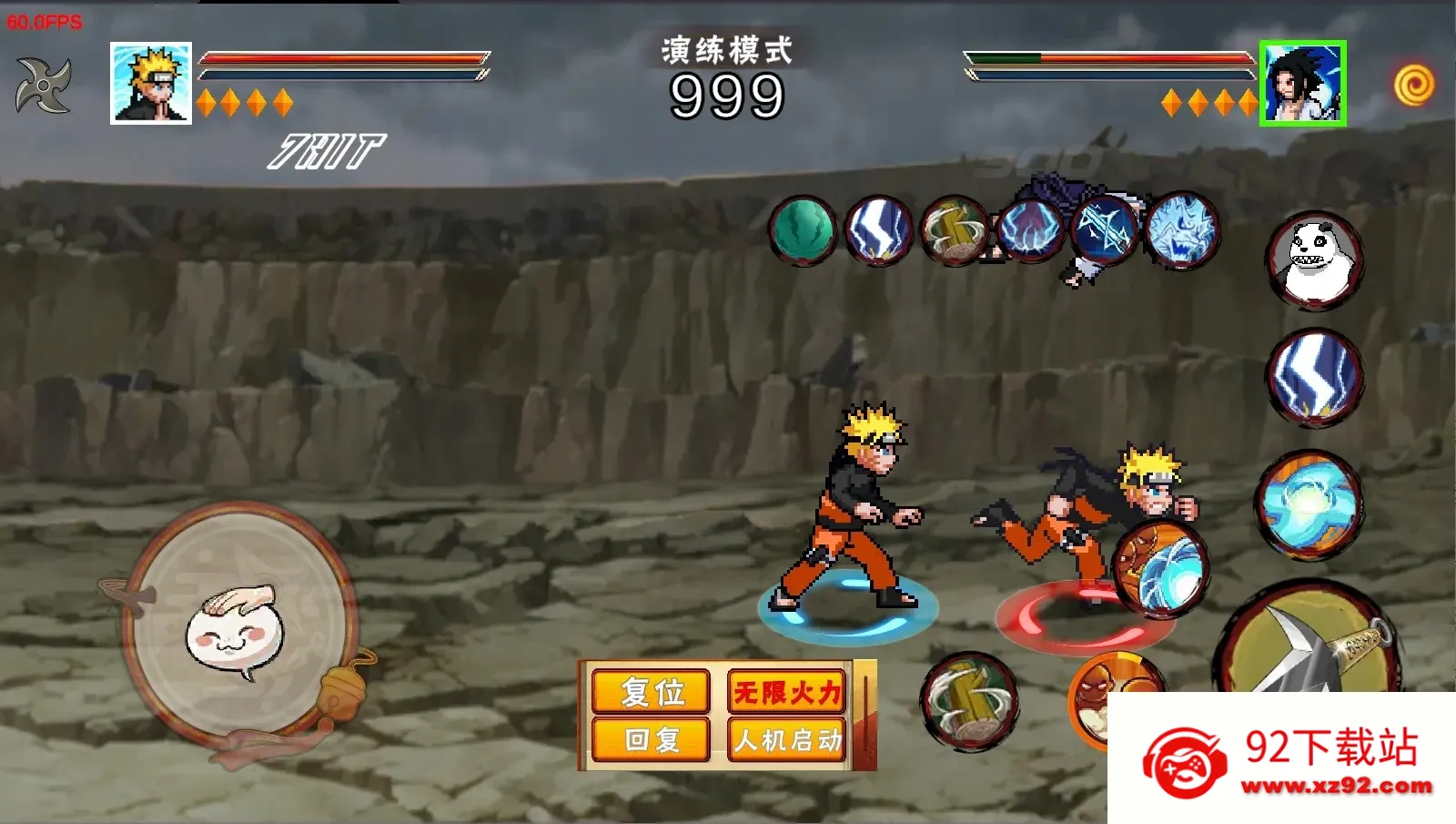
Task: Click the grey shuriken icon
Action: click(x=43, y=86)
